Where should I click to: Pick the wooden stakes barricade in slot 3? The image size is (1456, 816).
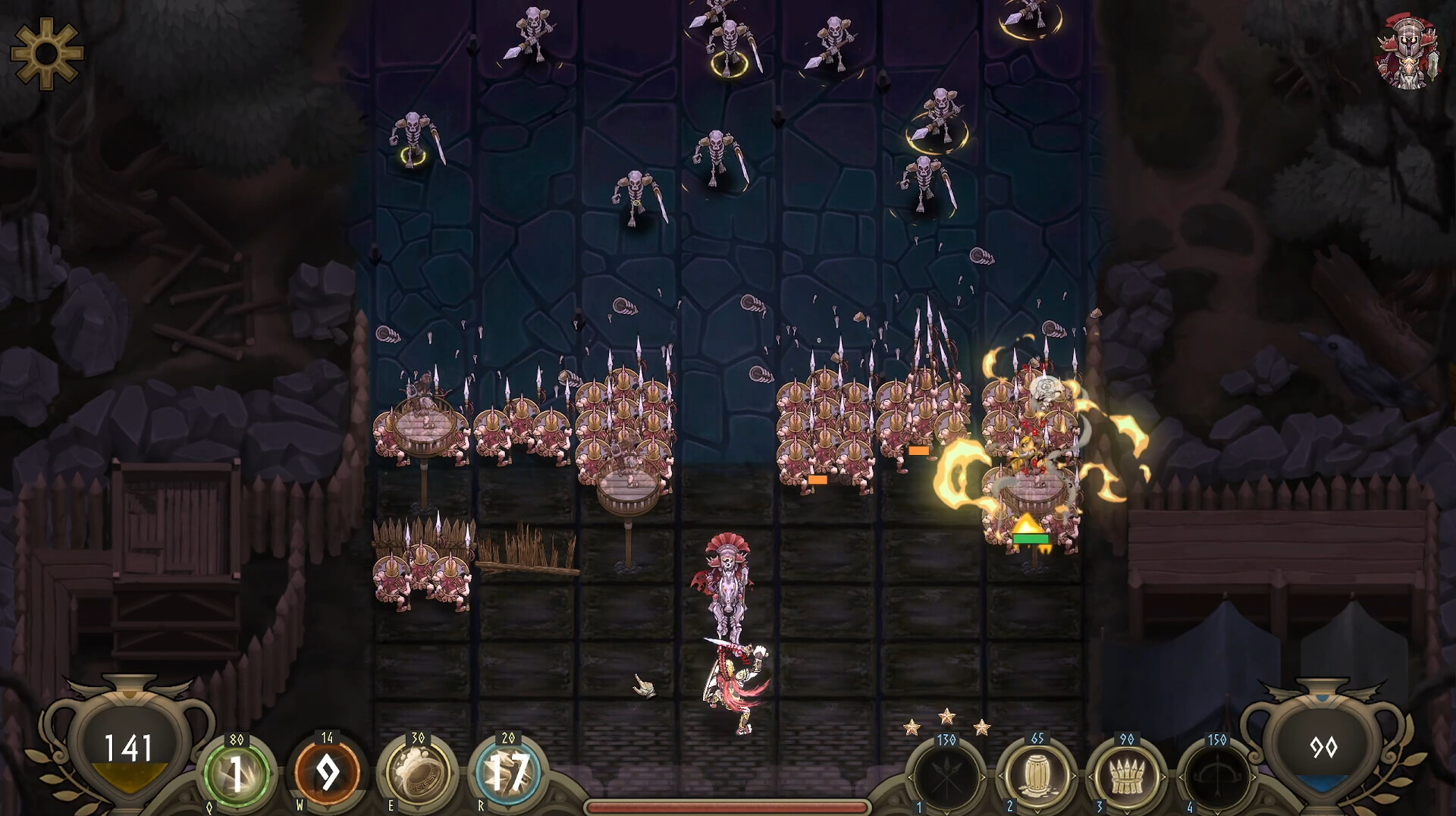[1126, 777]
